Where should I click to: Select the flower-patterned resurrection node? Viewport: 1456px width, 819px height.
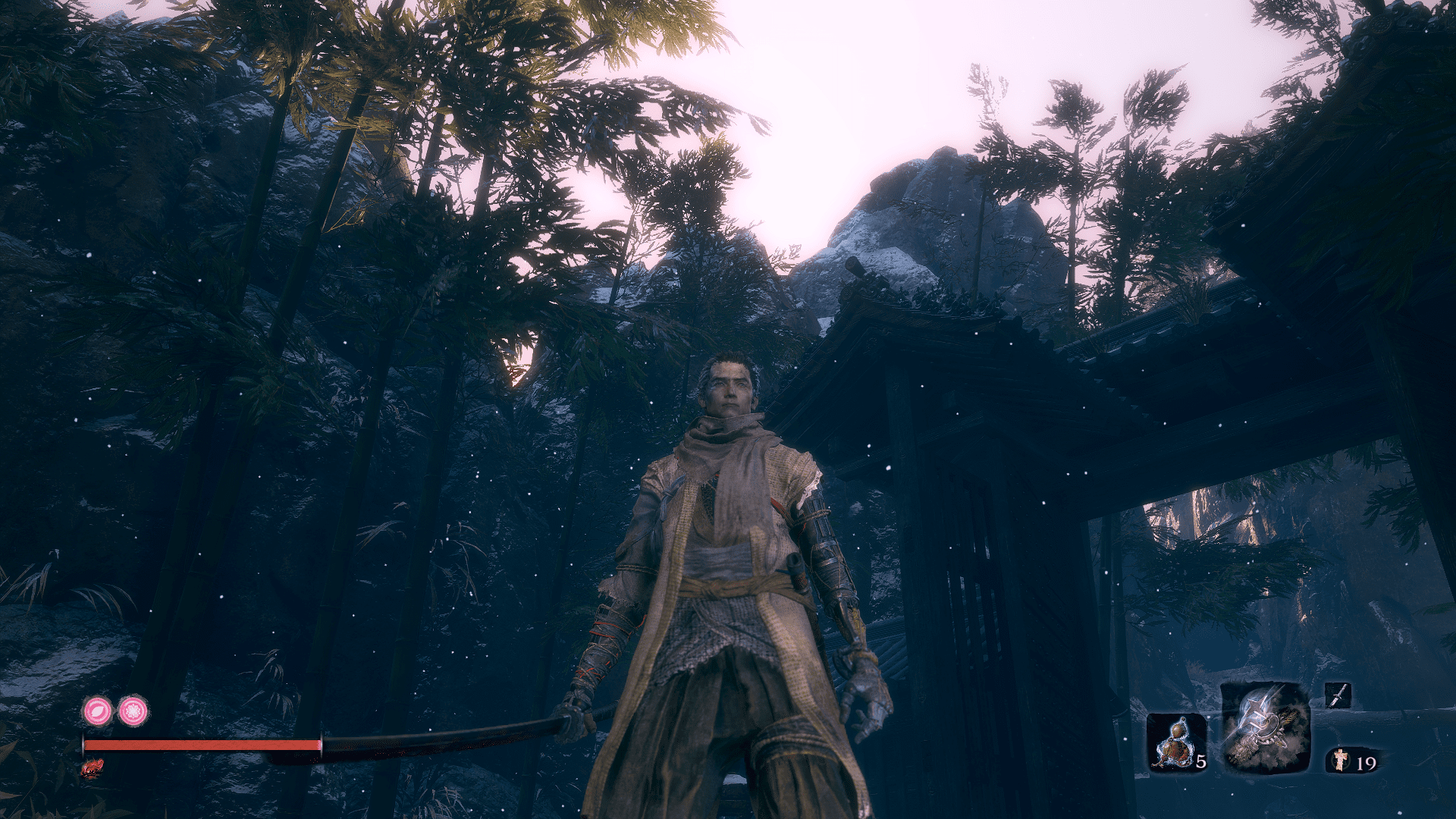(133, 711)
